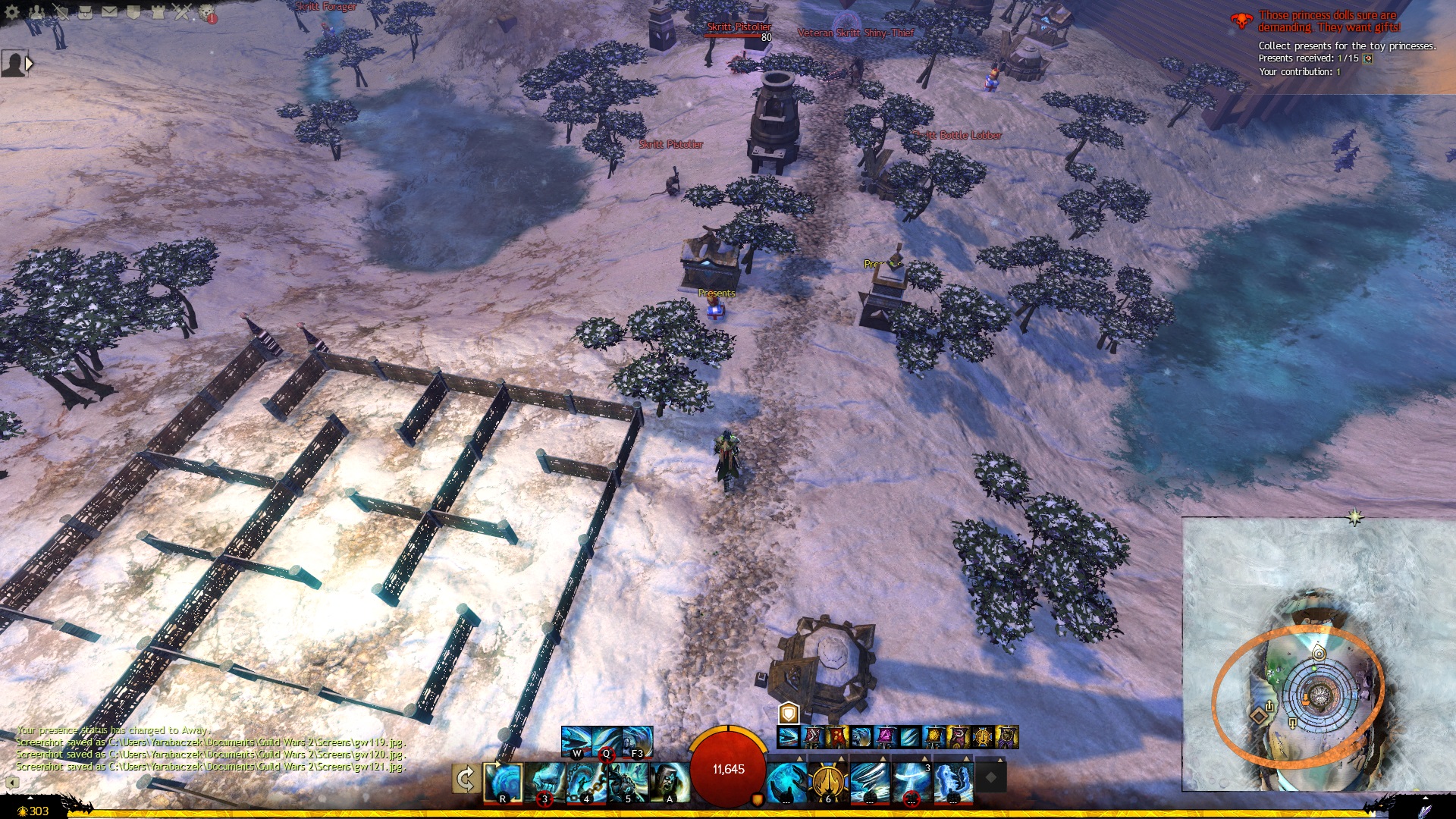Image resolution: width=1456 pixels, height=819 pixels.
Task: Expand the party portrait arrow
Action: [30, 64]
